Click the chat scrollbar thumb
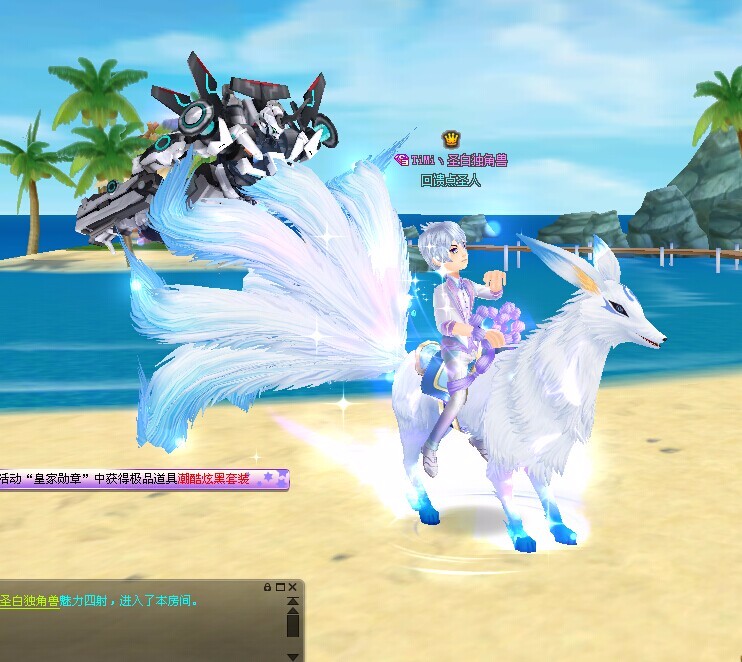Image resolution: width=742 pixels, height=662 pixels. 293,625
